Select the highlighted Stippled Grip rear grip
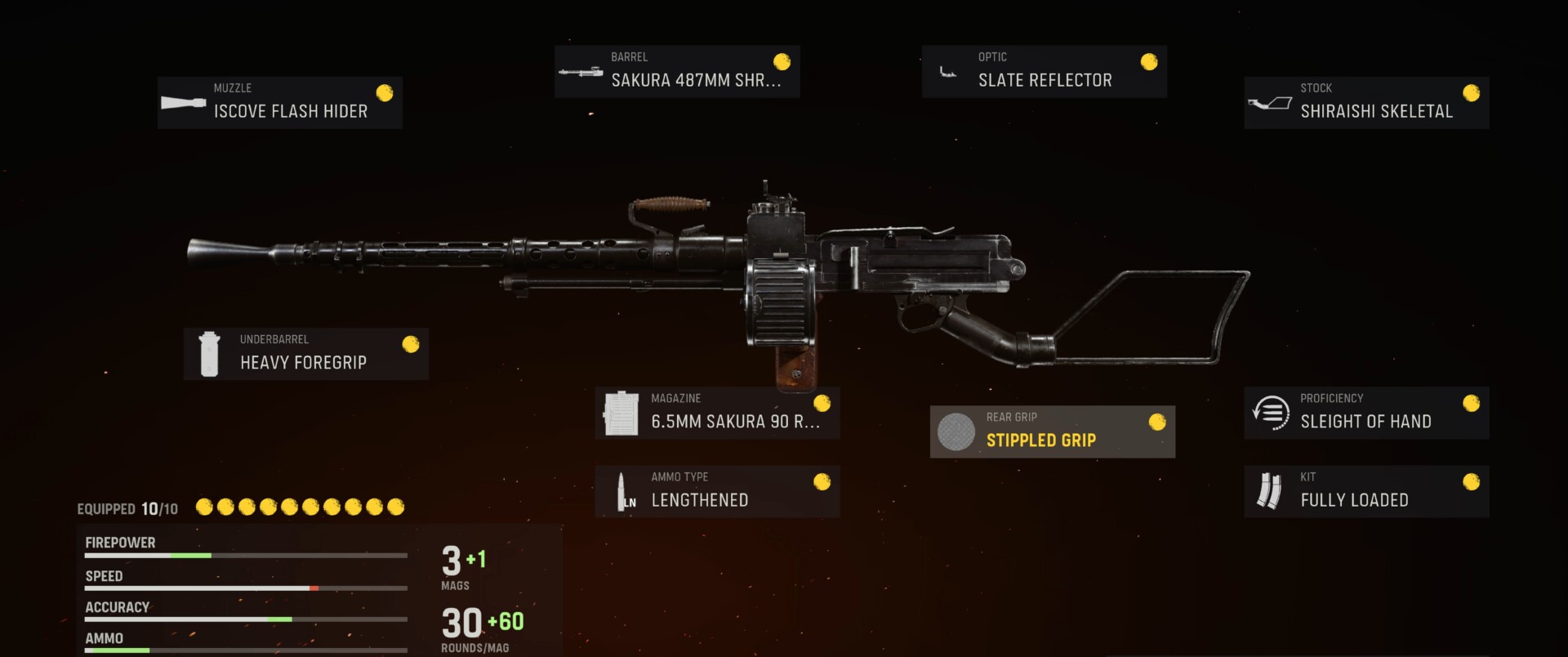1568x657 pixels. click(x=1052, y=431)
